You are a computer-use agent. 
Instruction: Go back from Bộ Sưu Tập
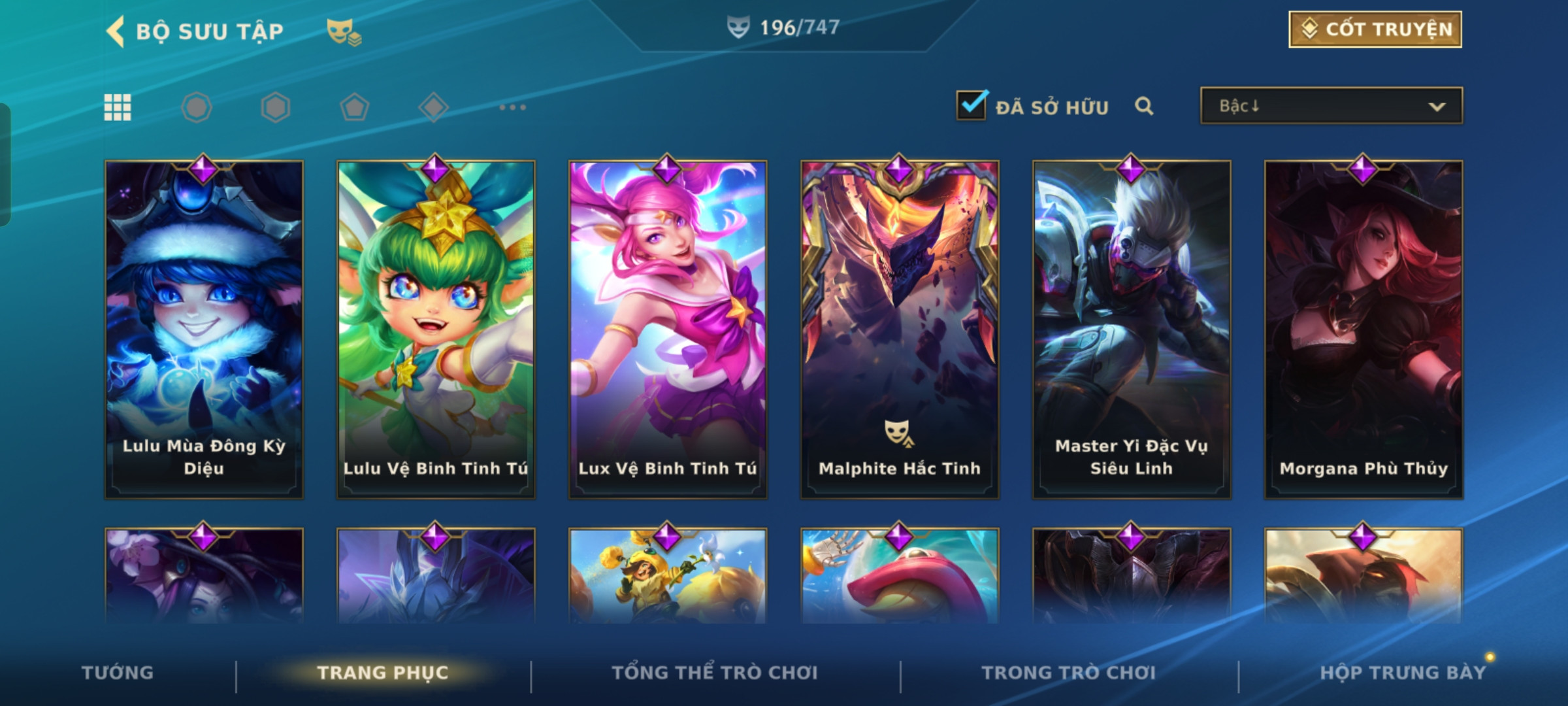(116, 31)
